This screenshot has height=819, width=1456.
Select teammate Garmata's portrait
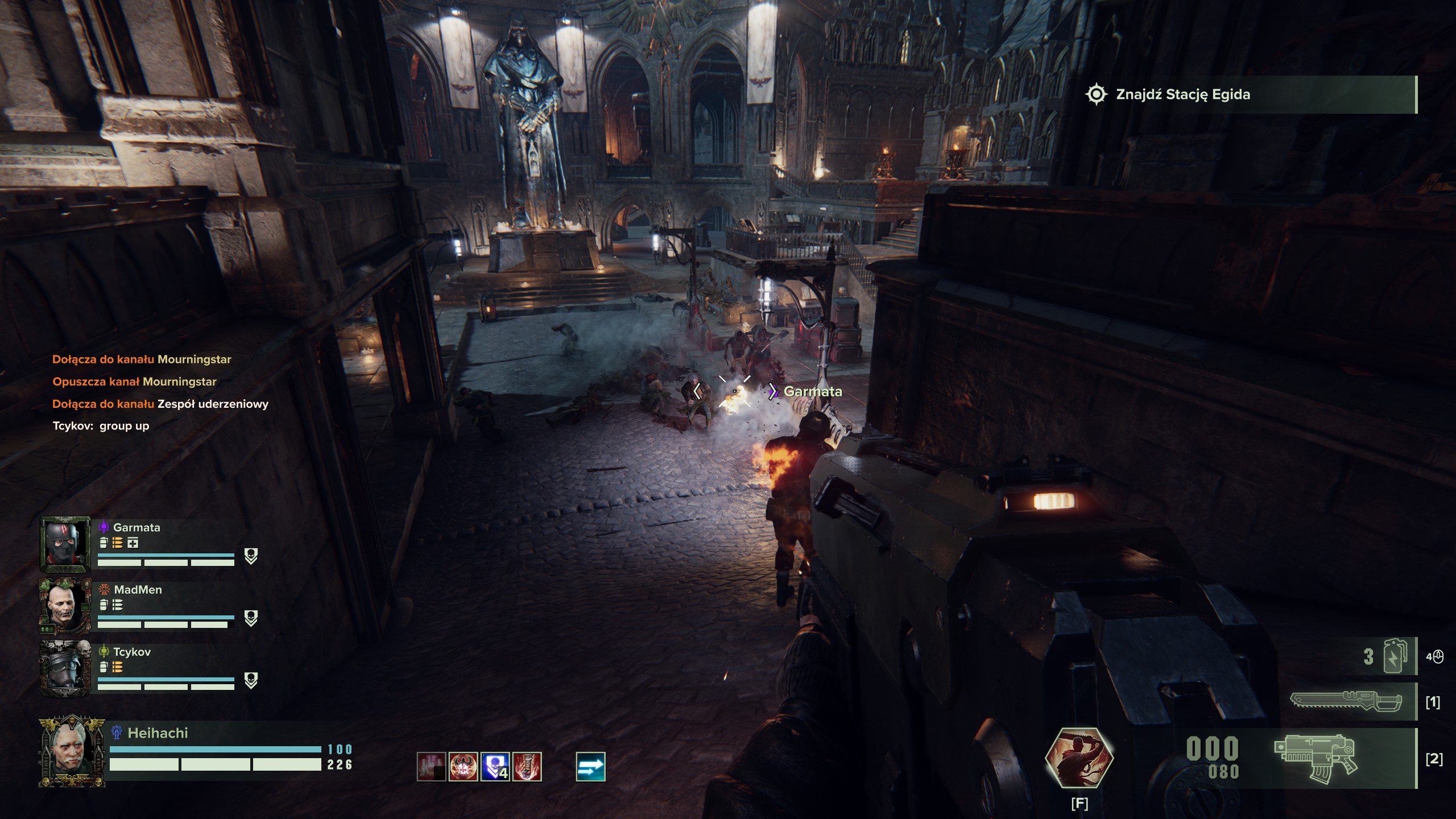pyautogui.click(x=65, y=544)
